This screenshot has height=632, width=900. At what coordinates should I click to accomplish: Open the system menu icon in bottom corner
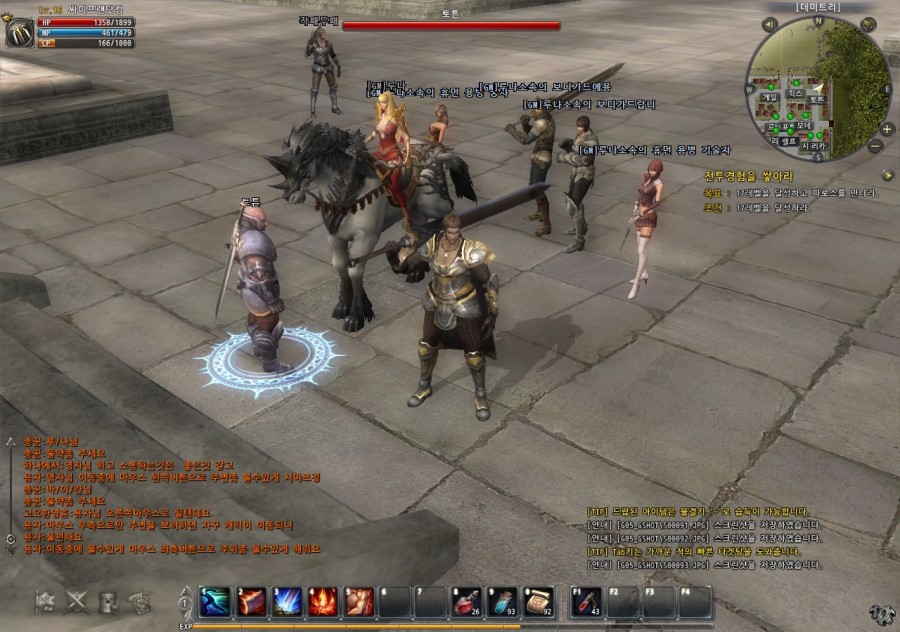coord(881,614)
